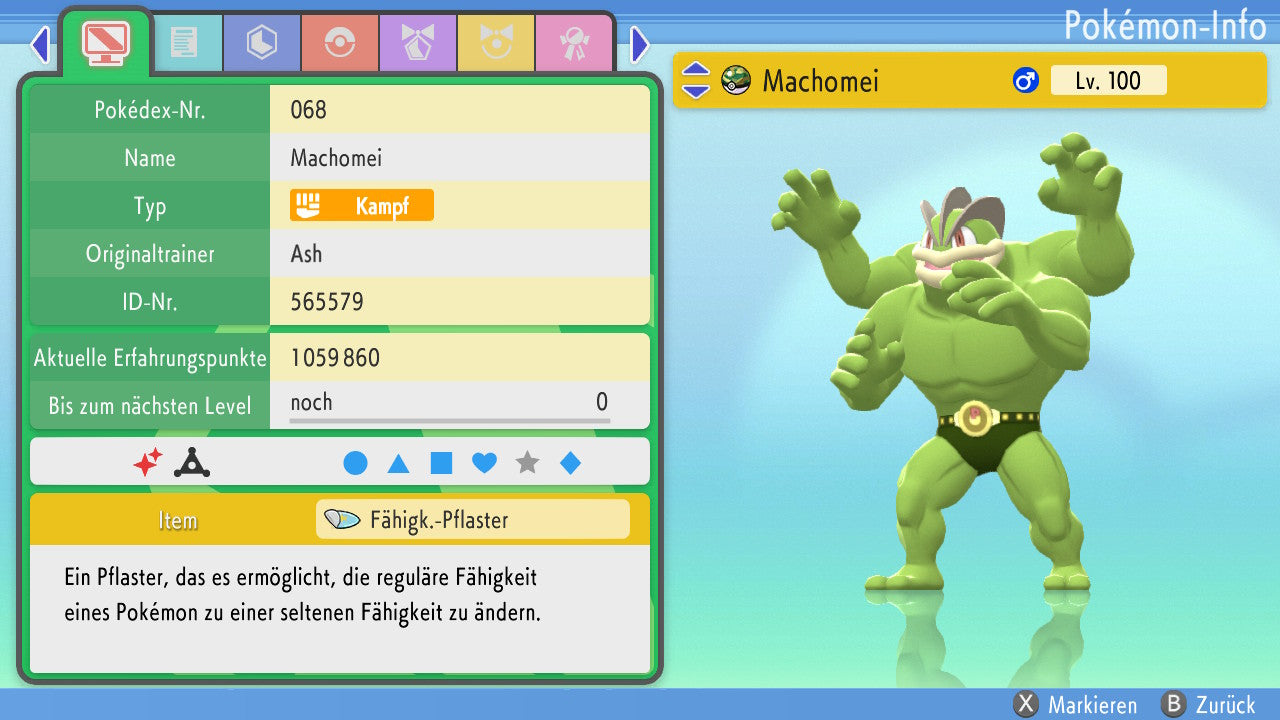This screenshot has height=720, width=1280.
Task: Open the hexagon stats tab
Action: [x=262, y=43]
